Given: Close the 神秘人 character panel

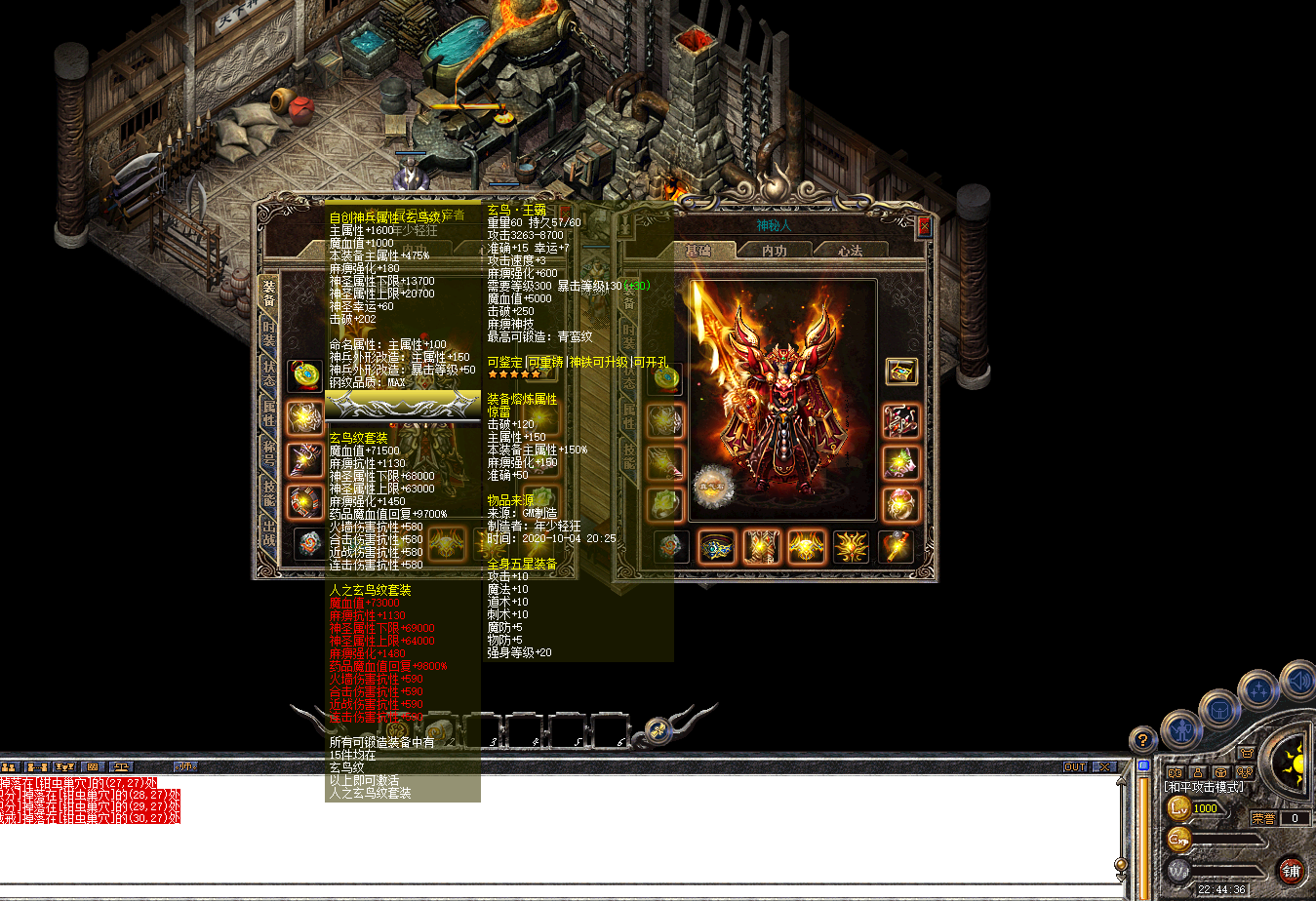Looking at the screenshot, I should [x=924, y=227].
